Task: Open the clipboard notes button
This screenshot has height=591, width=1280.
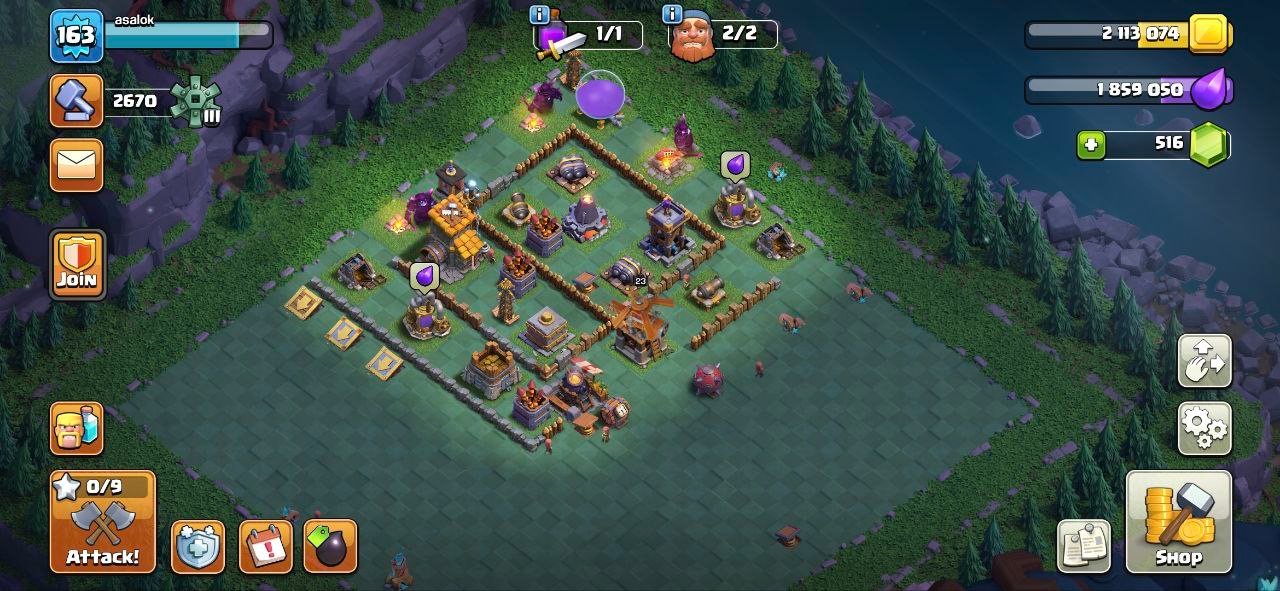Action: coord(1084,546)
